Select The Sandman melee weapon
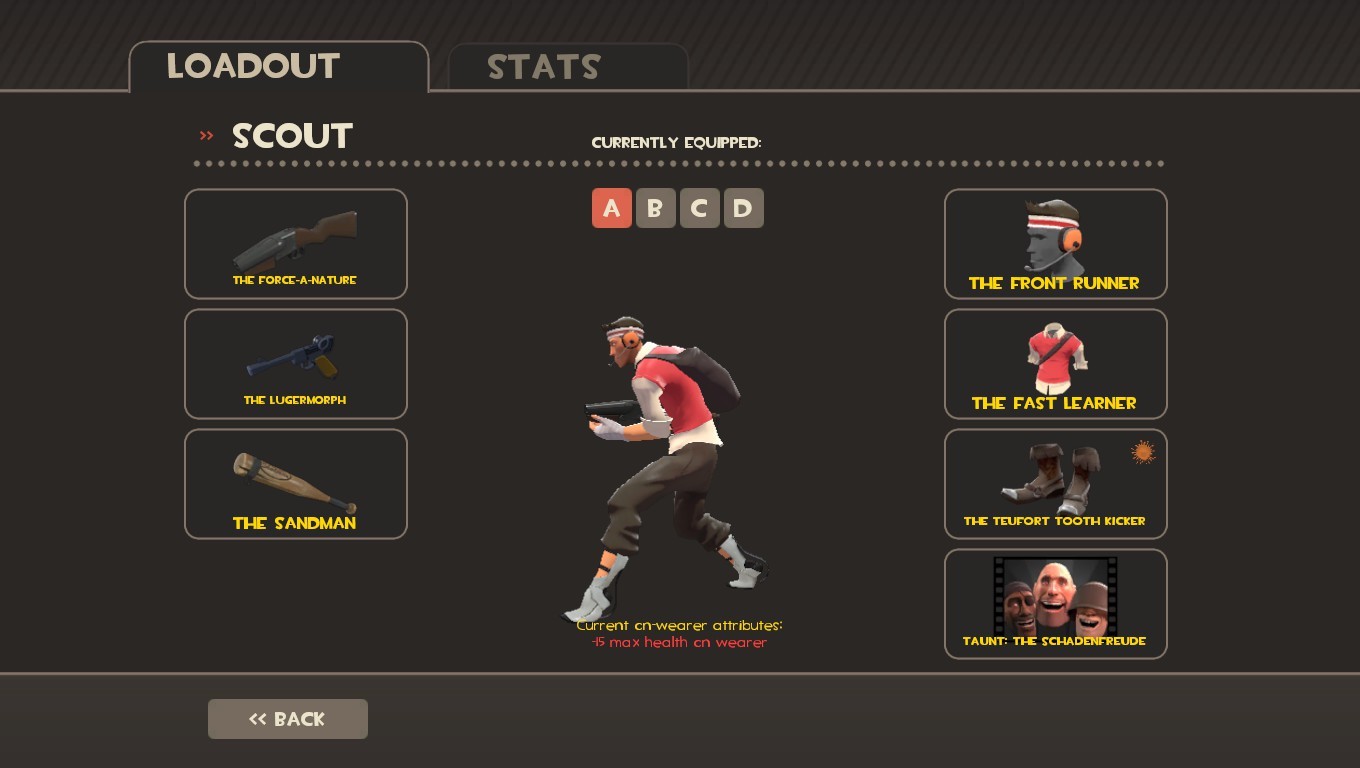1360x768 pixels. click(296, 483)
